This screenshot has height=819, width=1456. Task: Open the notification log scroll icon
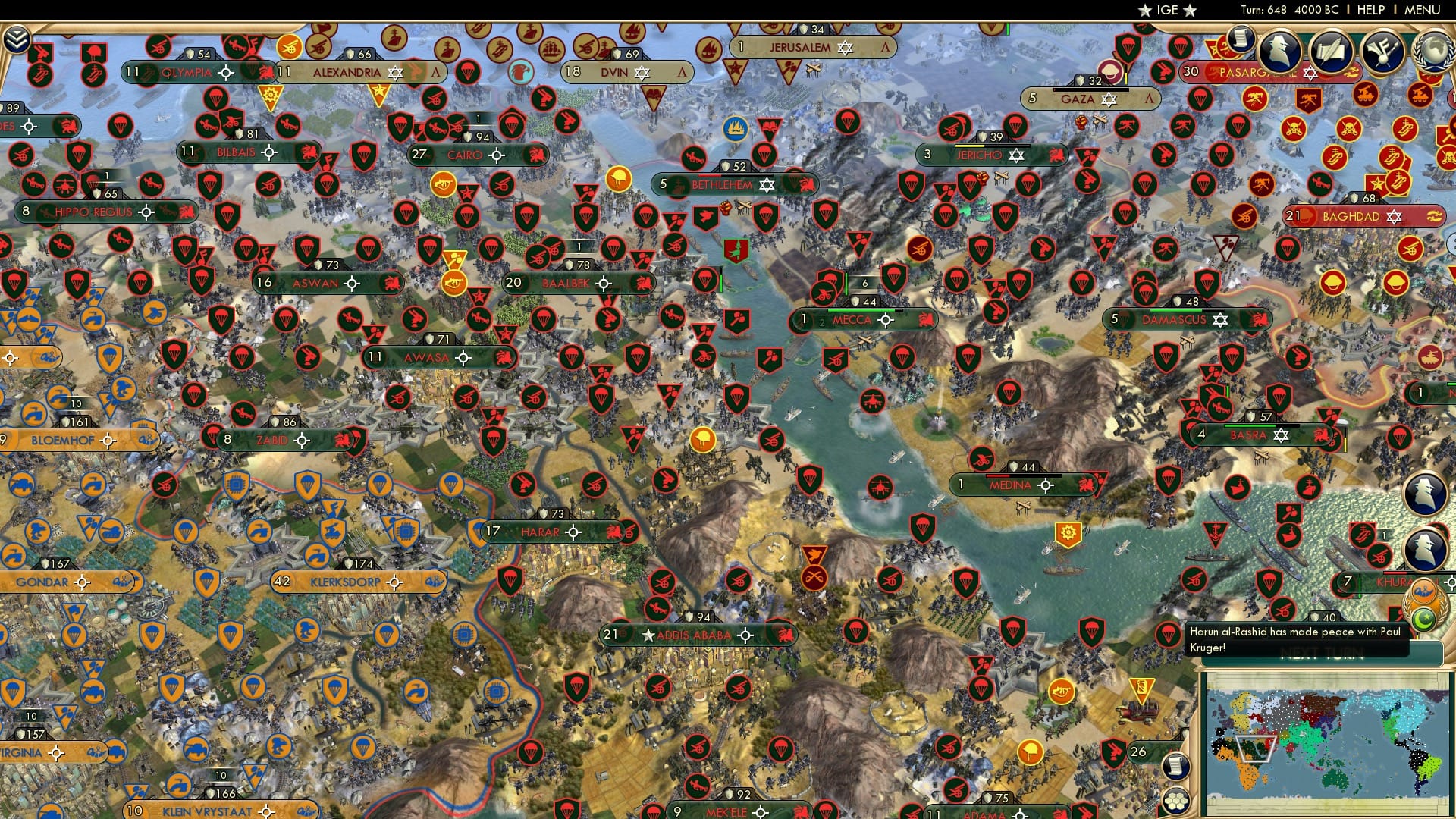[x=1241, y=39]
